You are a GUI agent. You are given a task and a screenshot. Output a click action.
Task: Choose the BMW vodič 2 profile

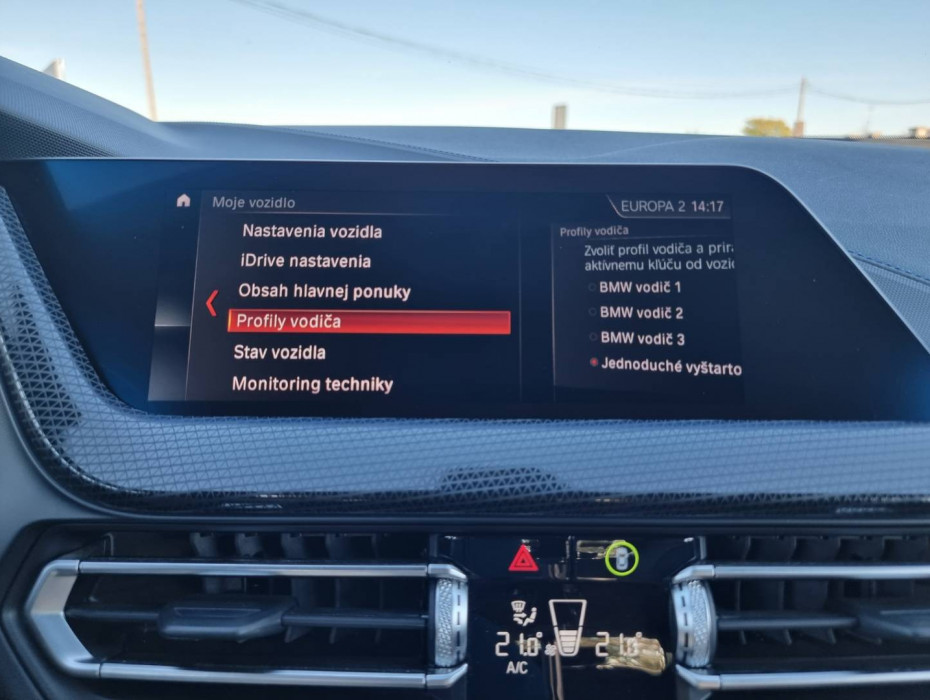click(x=640, y=313)
